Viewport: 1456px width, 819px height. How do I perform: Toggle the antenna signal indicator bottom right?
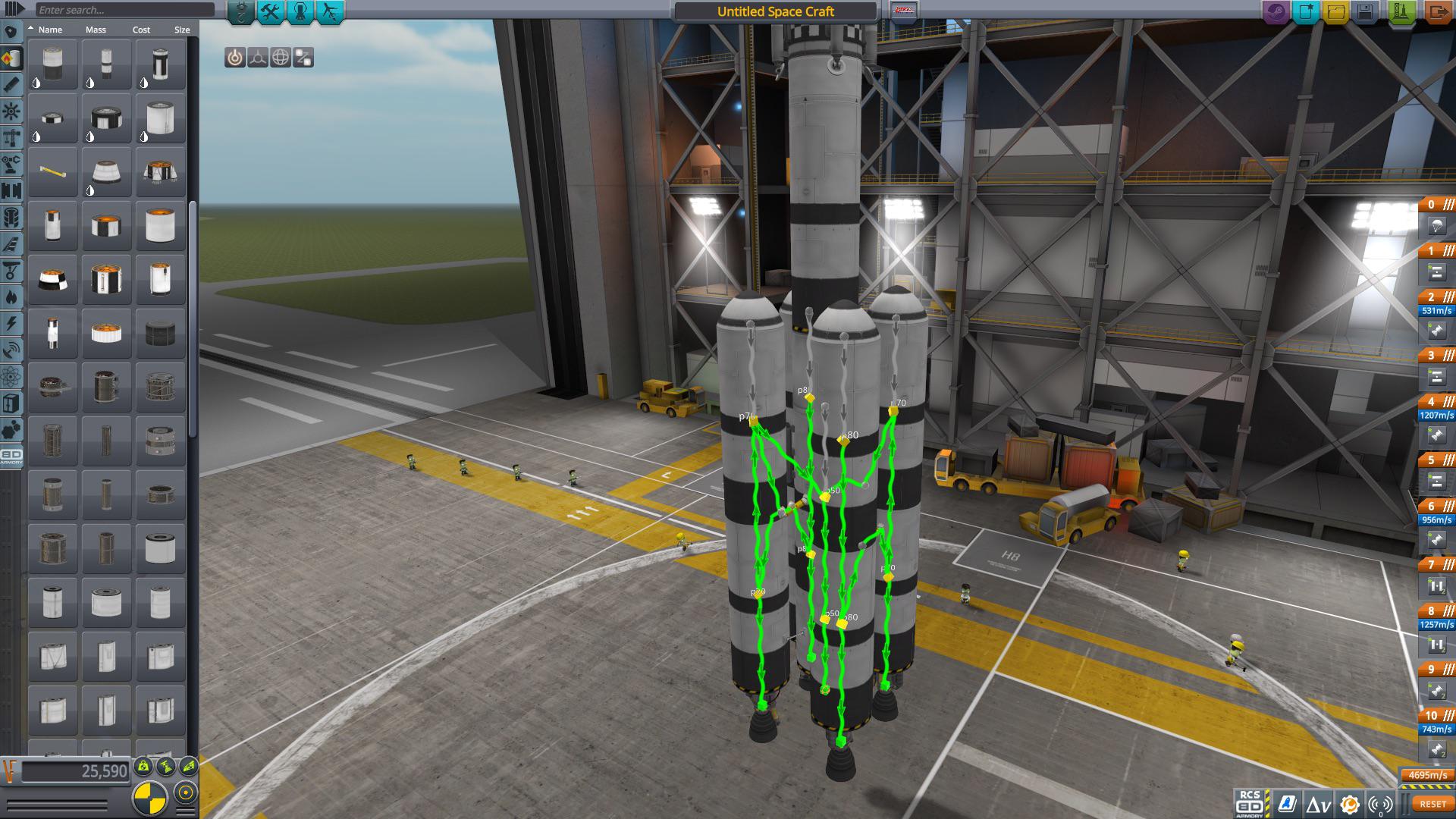tap(1380, 803)
